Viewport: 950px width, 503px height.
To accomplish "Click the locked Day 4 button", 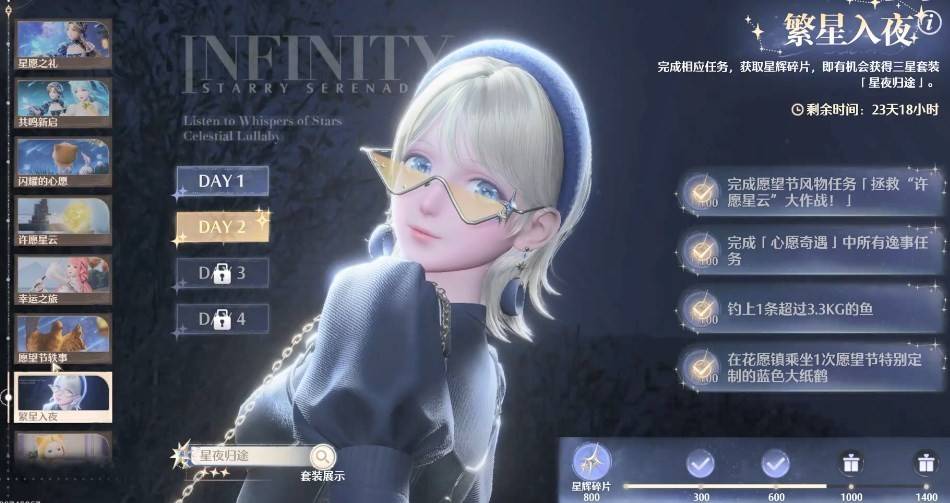I will pos(222,320).
